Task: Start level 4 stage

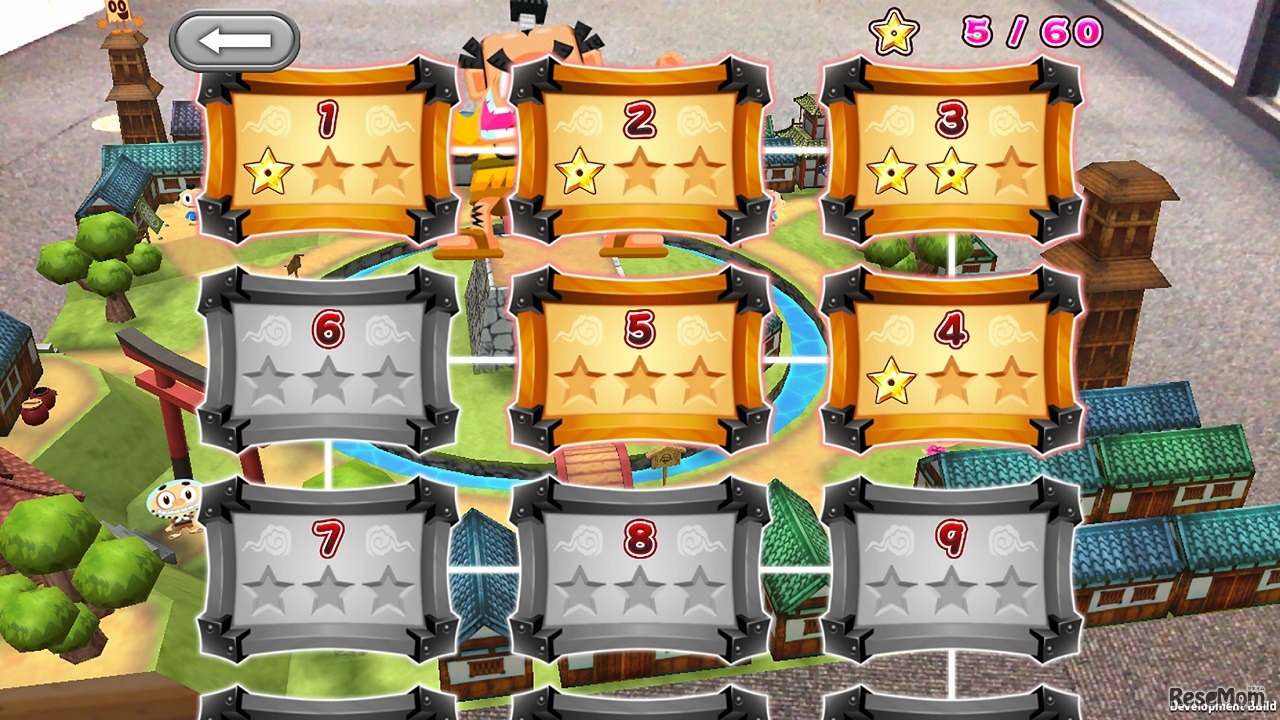Action: click(952, 360)
